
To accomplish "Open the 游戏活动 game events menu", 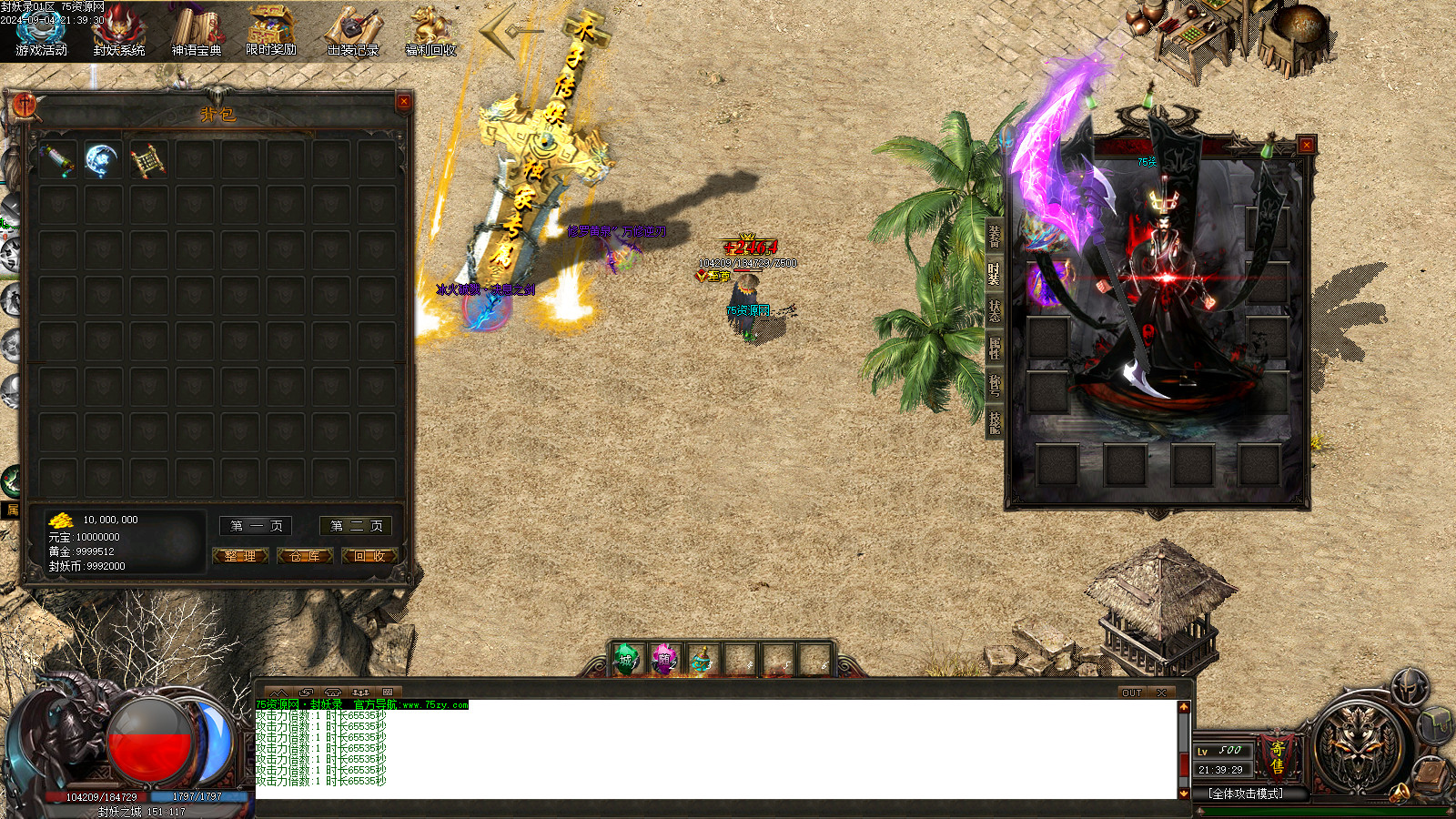I will (41, 30).
